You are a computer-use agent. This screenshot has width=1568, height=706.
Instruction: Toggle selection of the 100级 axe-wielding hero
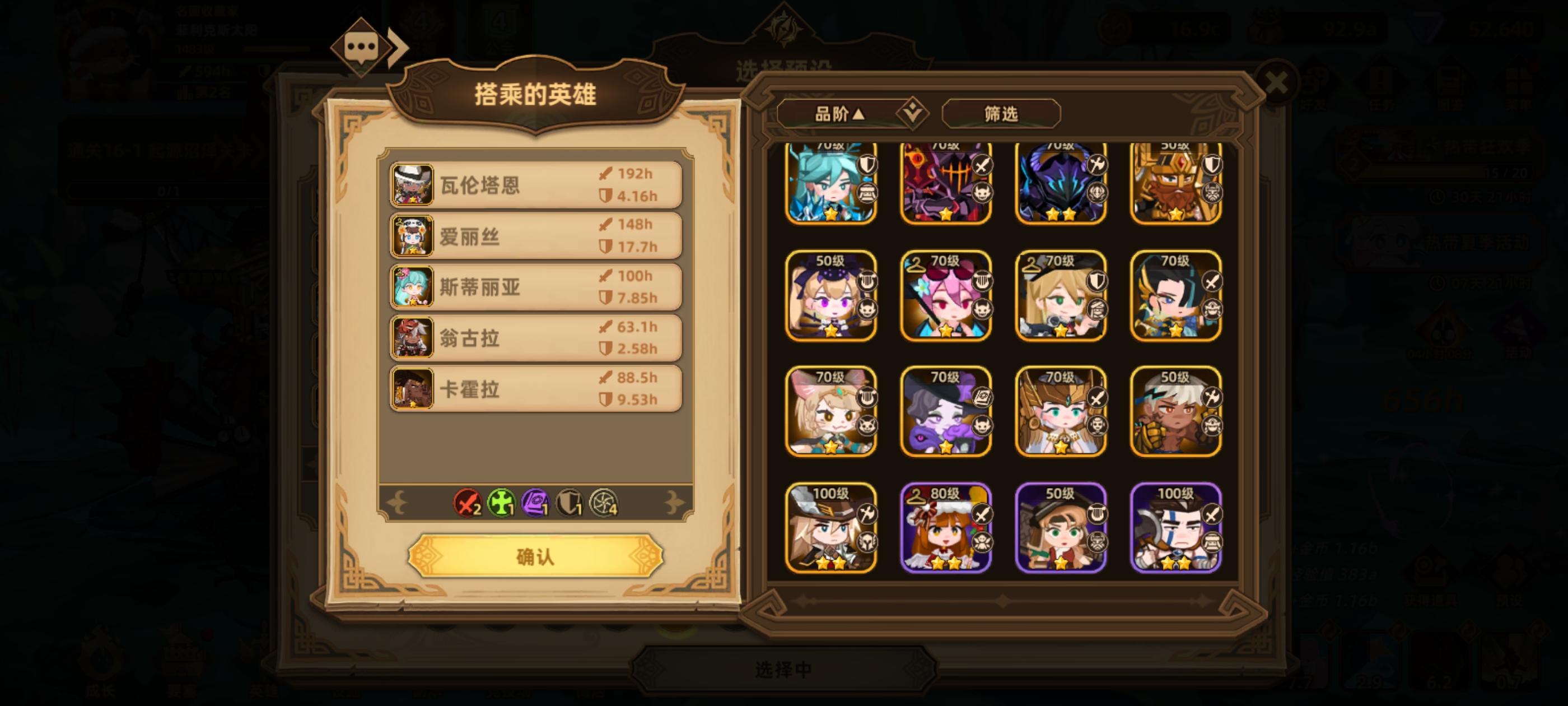1175,527
